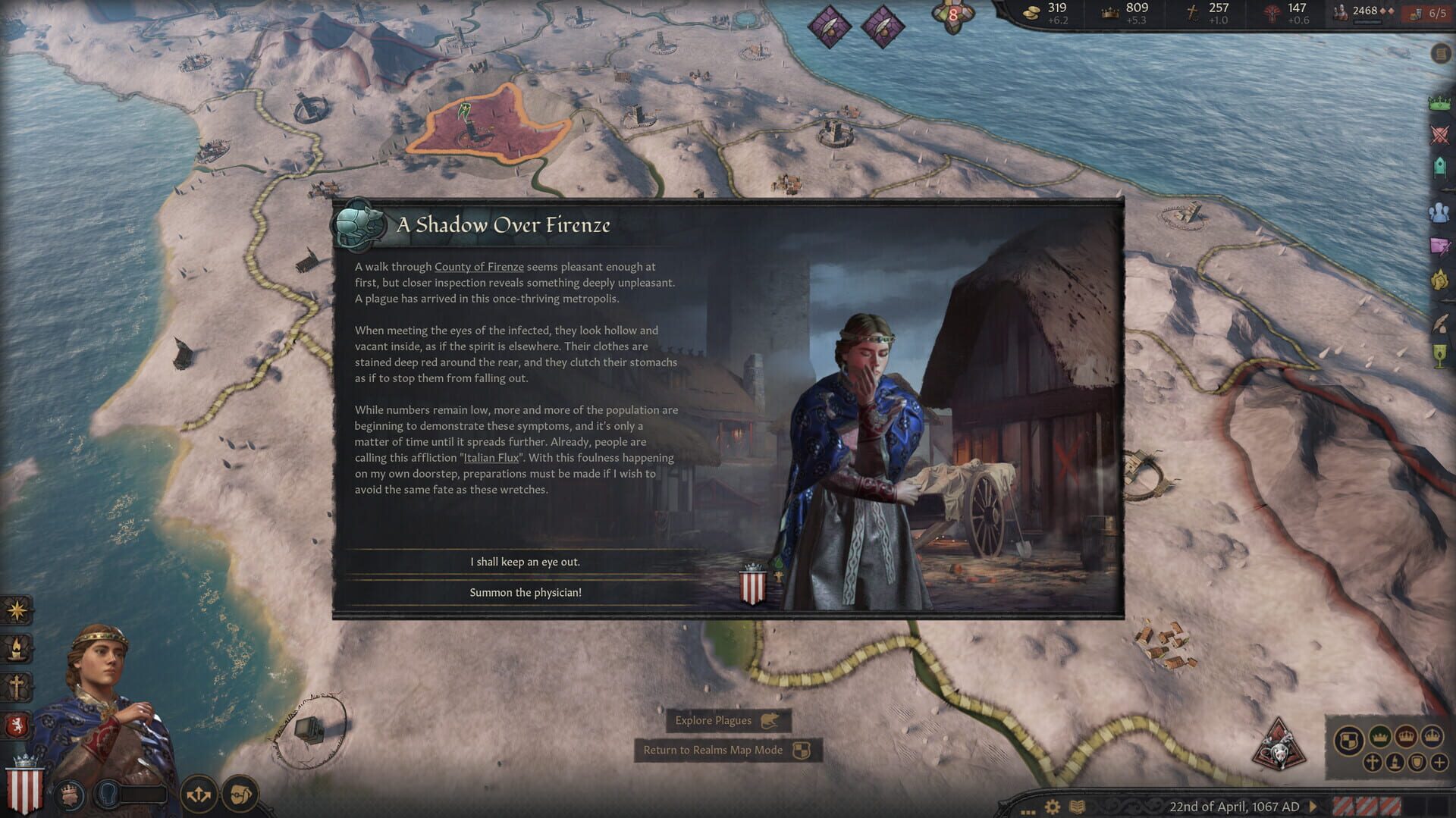
Task: Follow the "County of Firenze" link in the event text
Action: click(x=478, y=267)
